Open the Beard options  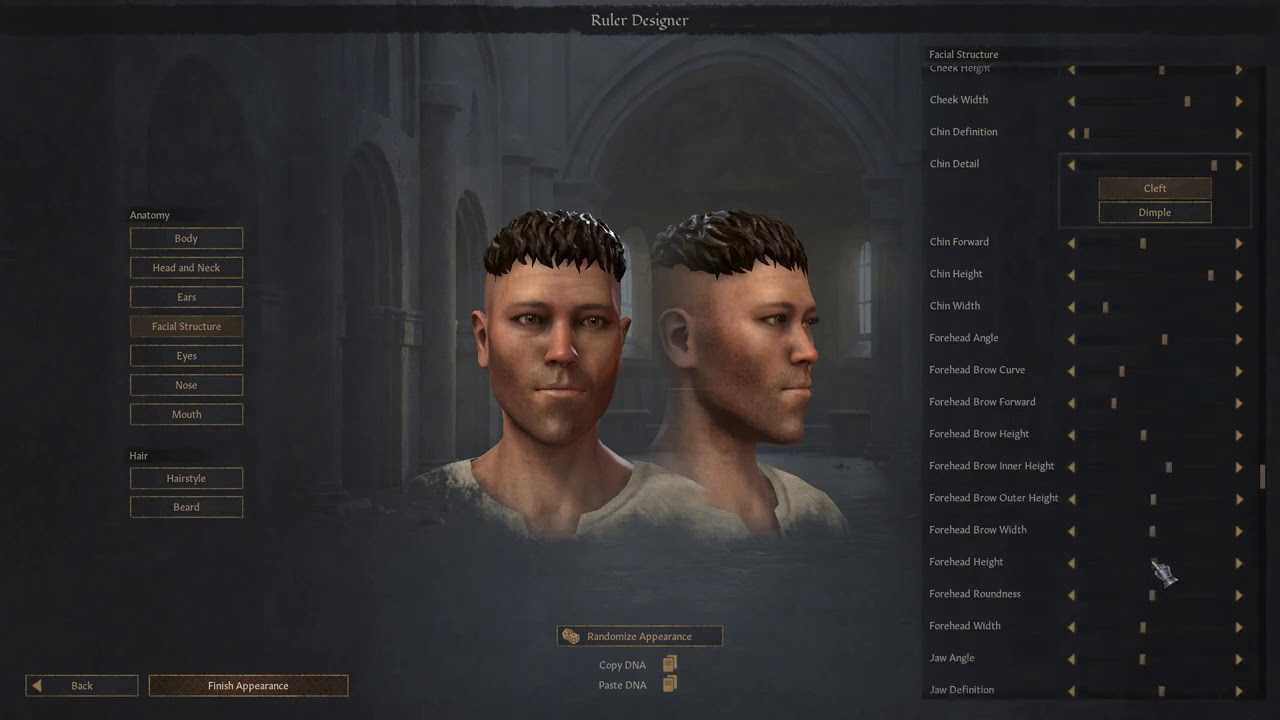(186, 507)
